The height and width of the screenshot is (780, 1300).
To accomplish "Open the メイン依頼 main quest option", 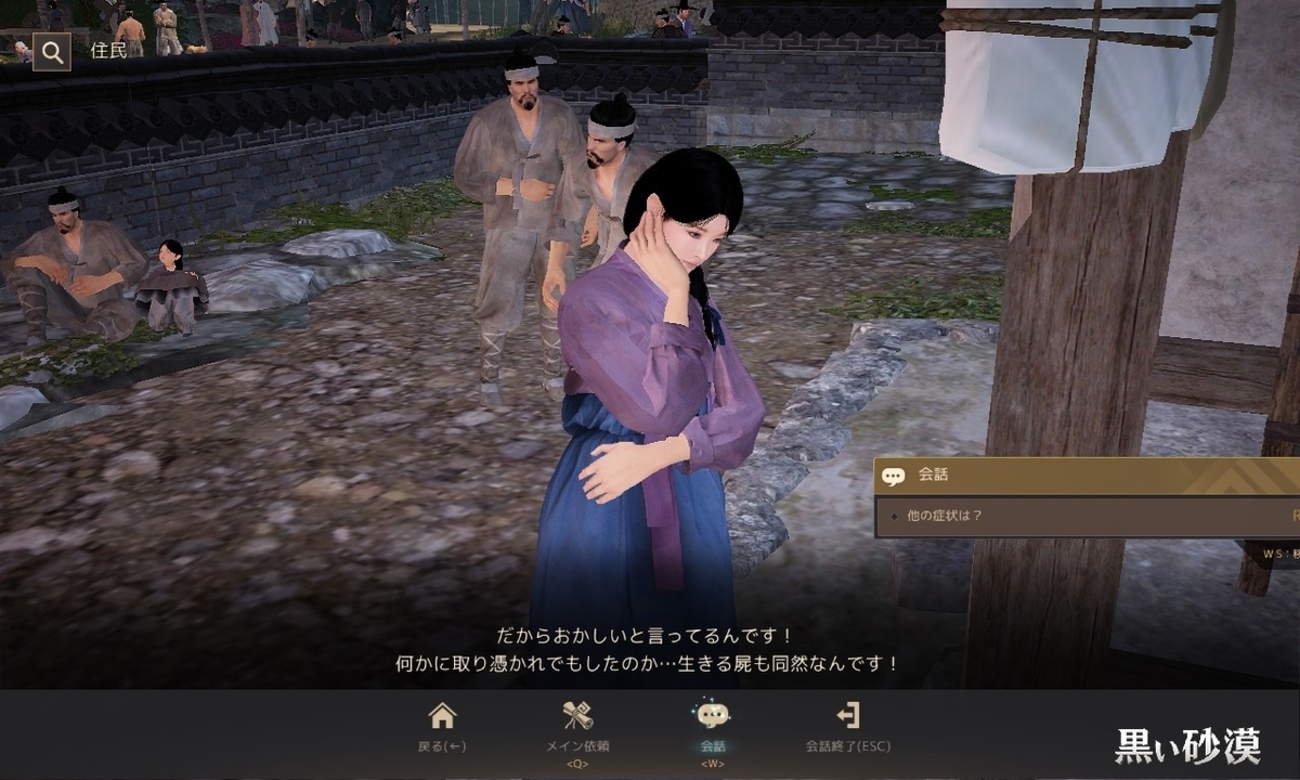I will [x=577, y=726].
